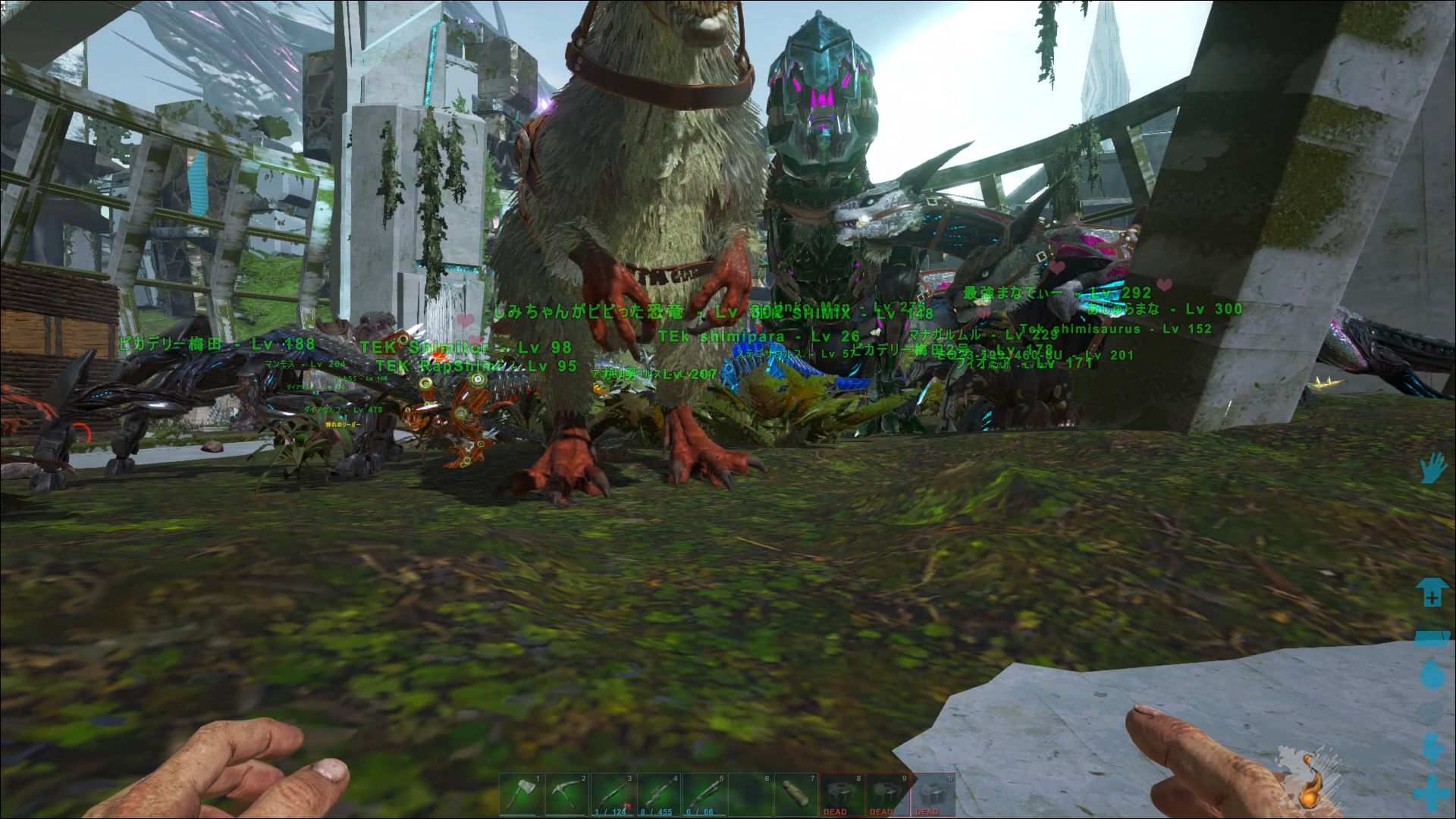
Task: Select the scoped rifle showing 8 / 455
Action: (x=659, y=795)
